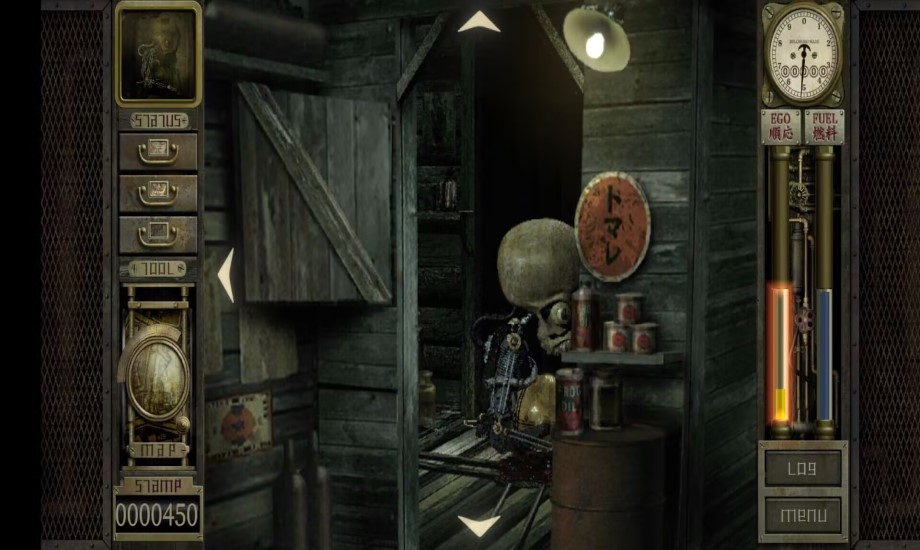This screenshot has height=550, width=920.
Task: View the character portrait thumbnail
Action: pos(158,53)
